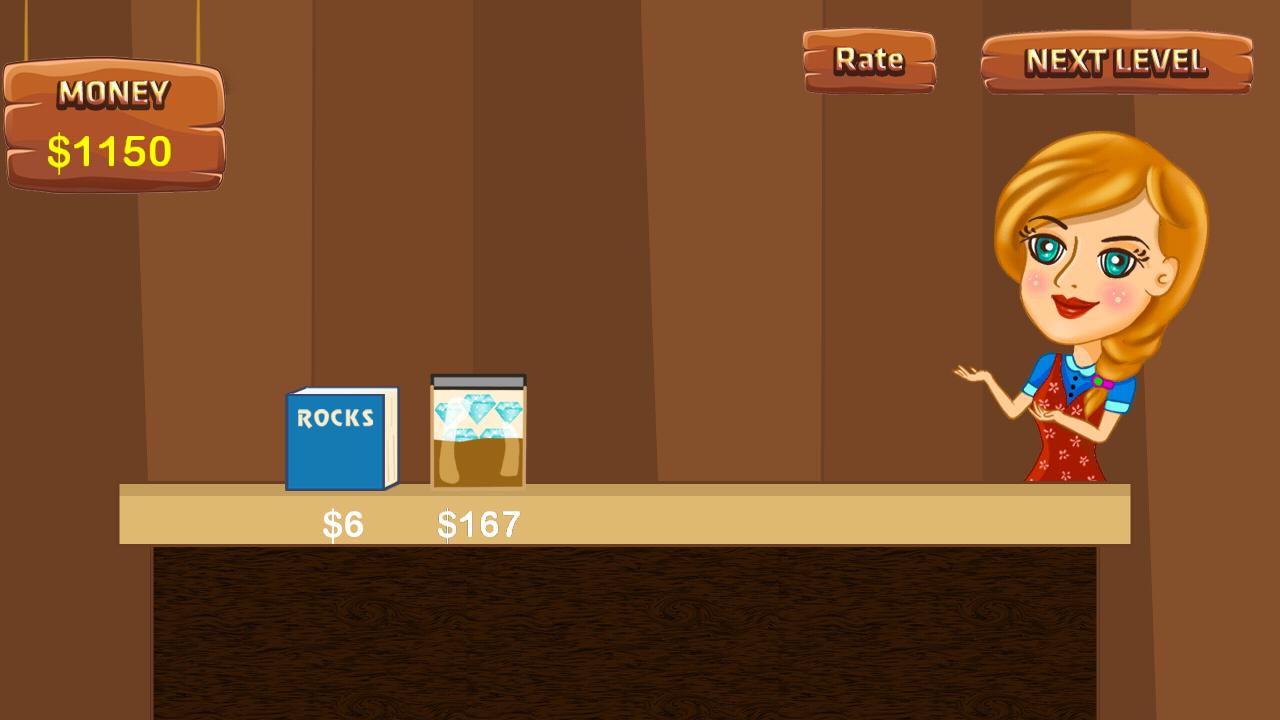Click the wooden Rate plank sign
The image size is (1280, 720).
(868, 60)
